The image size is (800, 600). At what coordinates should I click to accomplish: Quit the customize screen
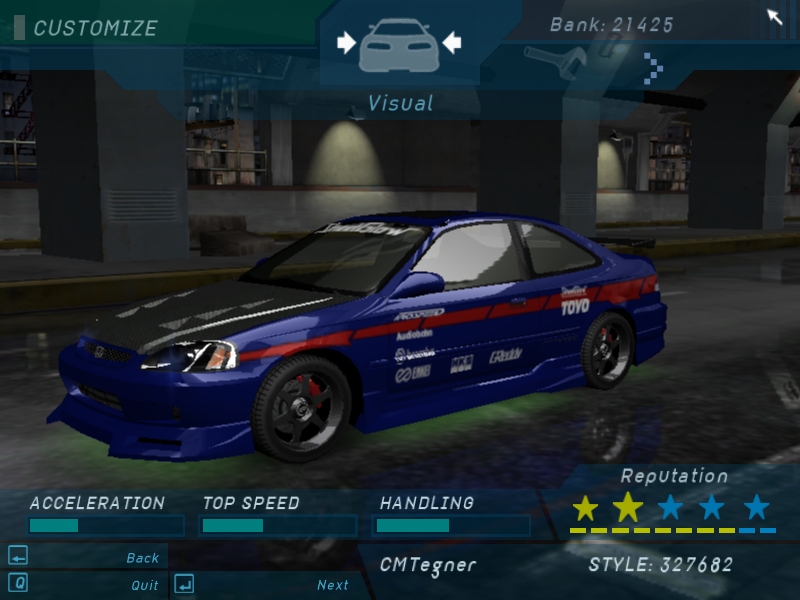(144, 585)
